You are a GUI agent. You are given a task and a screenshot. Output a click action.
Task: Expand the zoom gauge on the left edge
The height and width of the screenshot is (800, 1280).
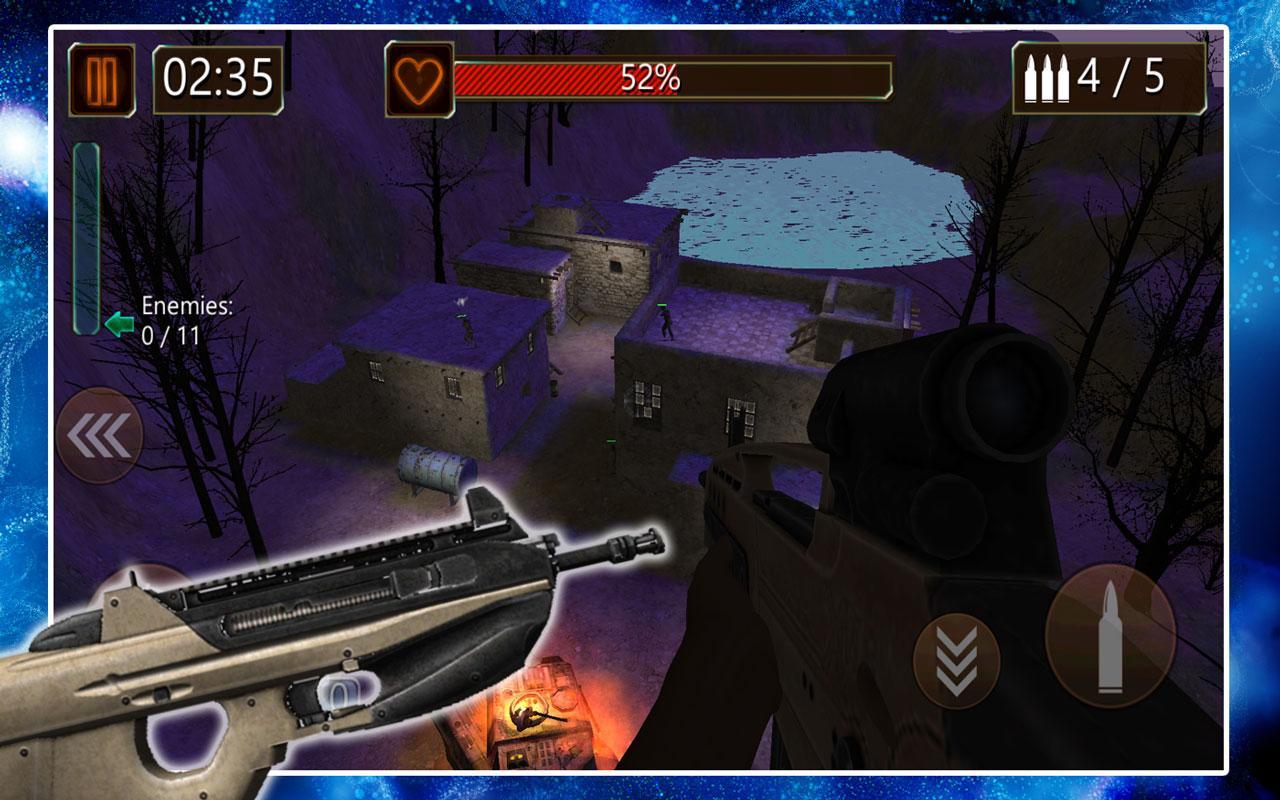[86, 235]
